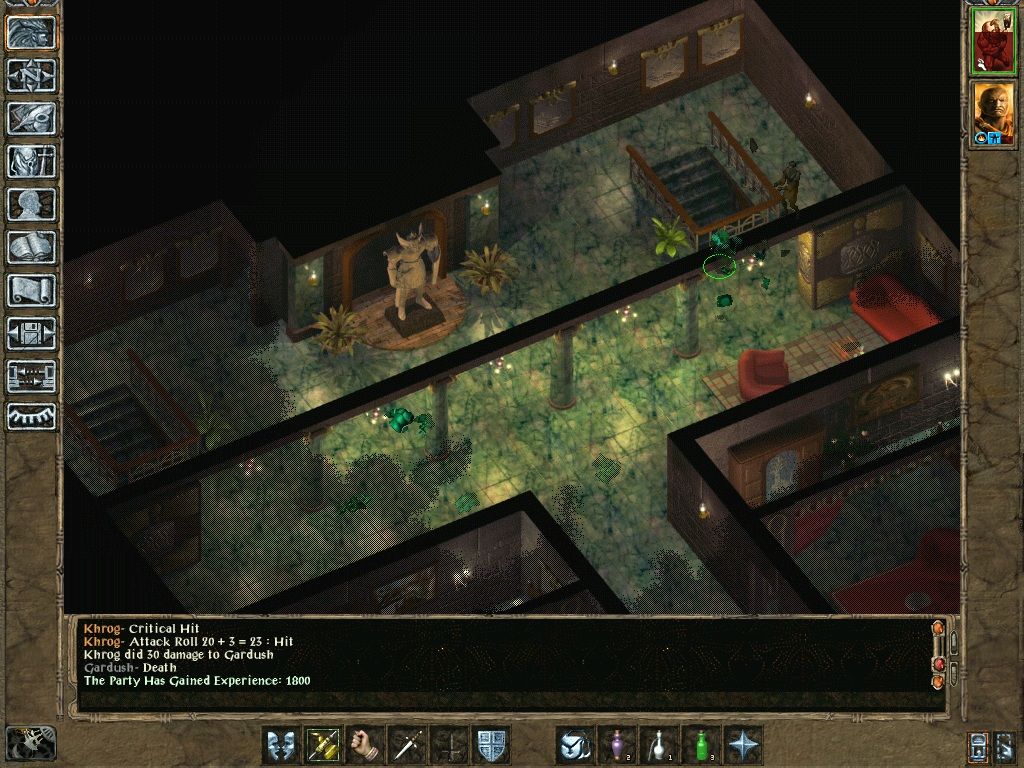Open the area map with compass icon

[x=31, y=75]
